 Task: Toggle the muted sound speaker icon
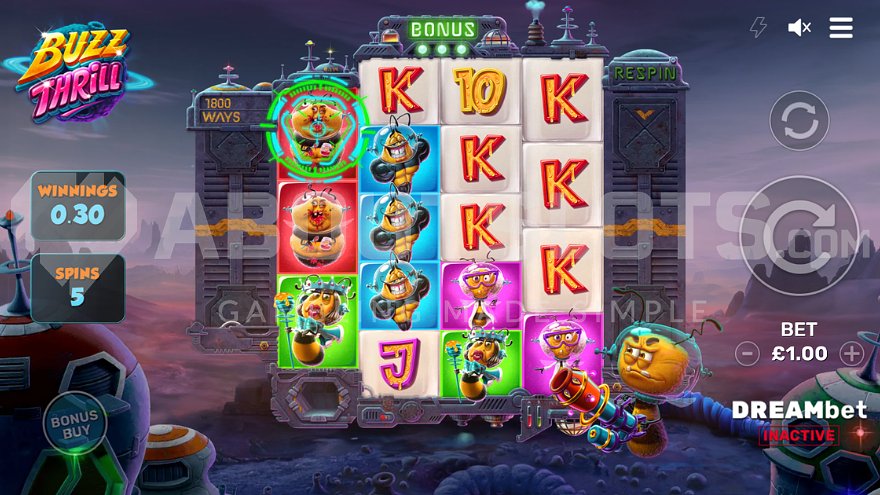799,28
